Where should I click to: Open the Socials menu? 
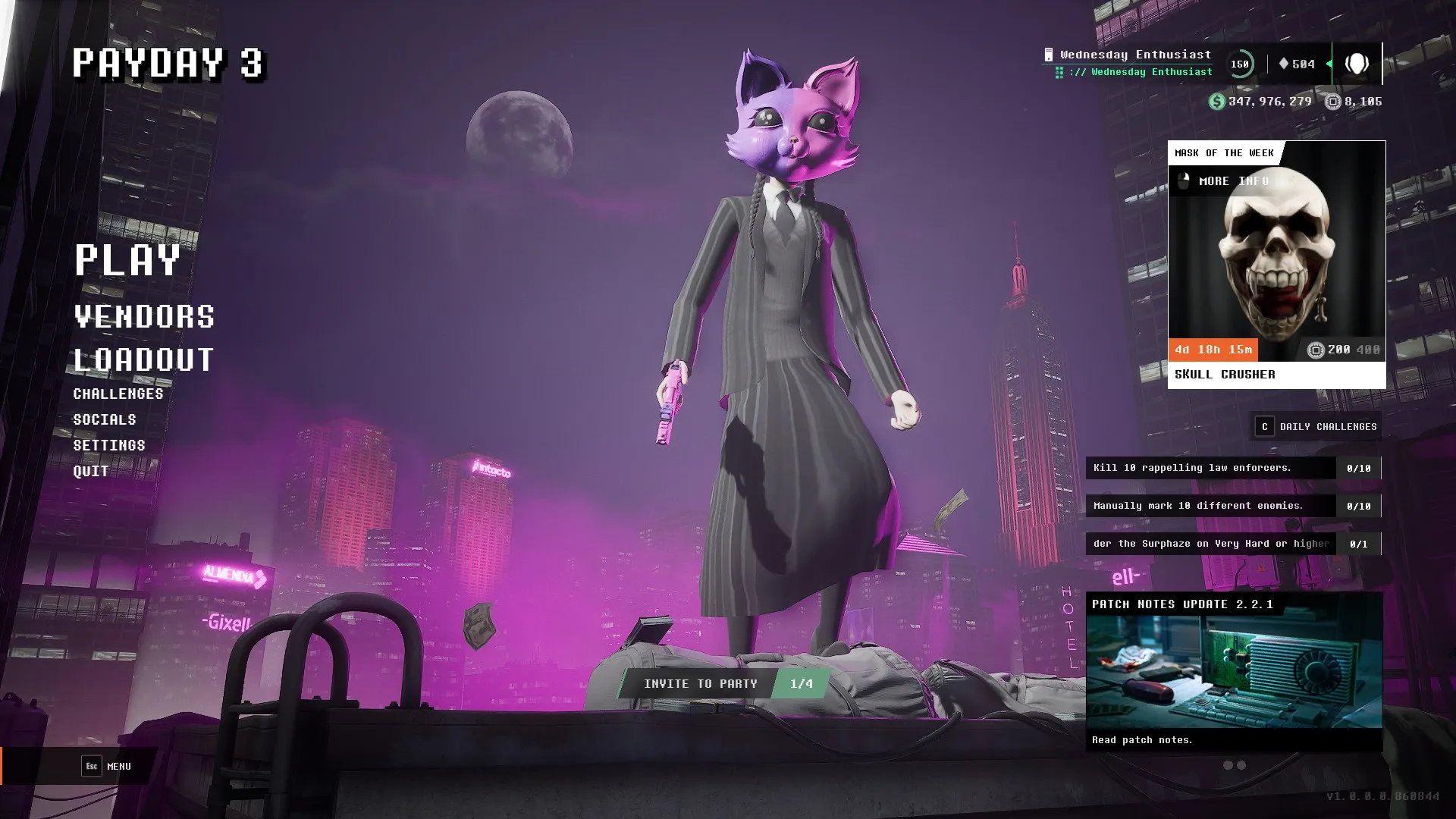105,419
